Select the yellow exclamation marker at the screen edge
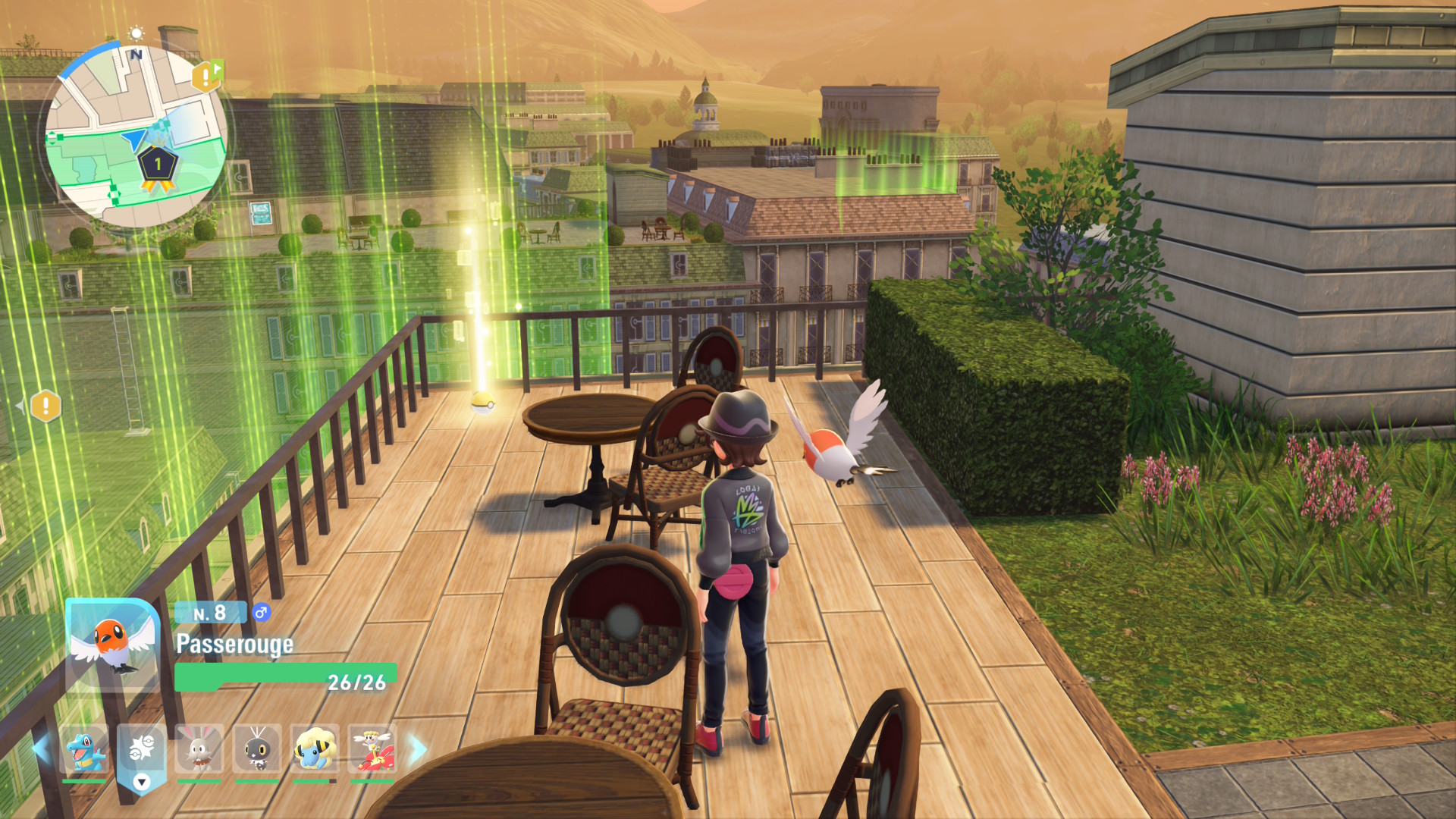The image size is (1456, 819). pos(45,406)
